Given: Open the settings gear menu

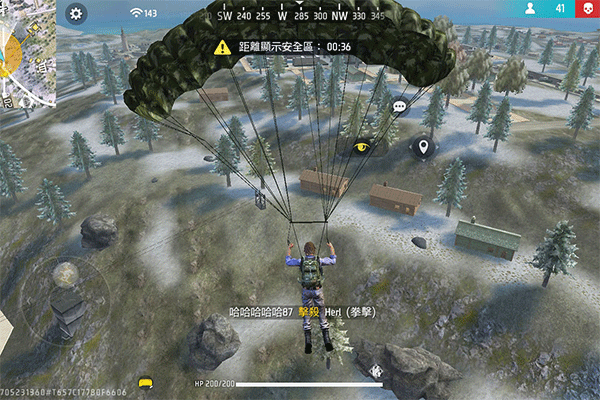Looking at the screenshot, I should click(77, 14).
